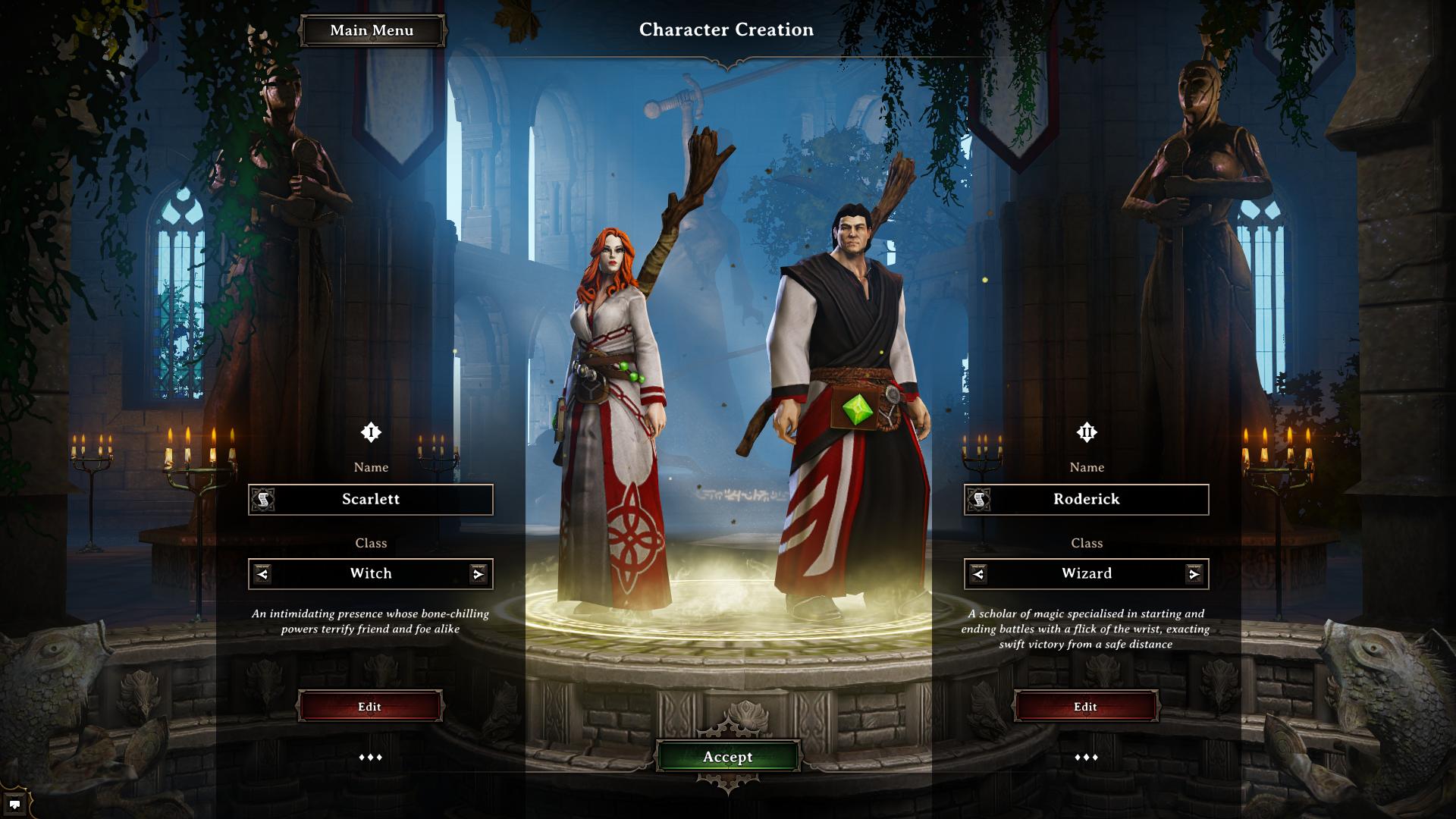Cycle Wizard class to previous option
This screenshot has height=819, width=1456.
click(x=978, y=574)
